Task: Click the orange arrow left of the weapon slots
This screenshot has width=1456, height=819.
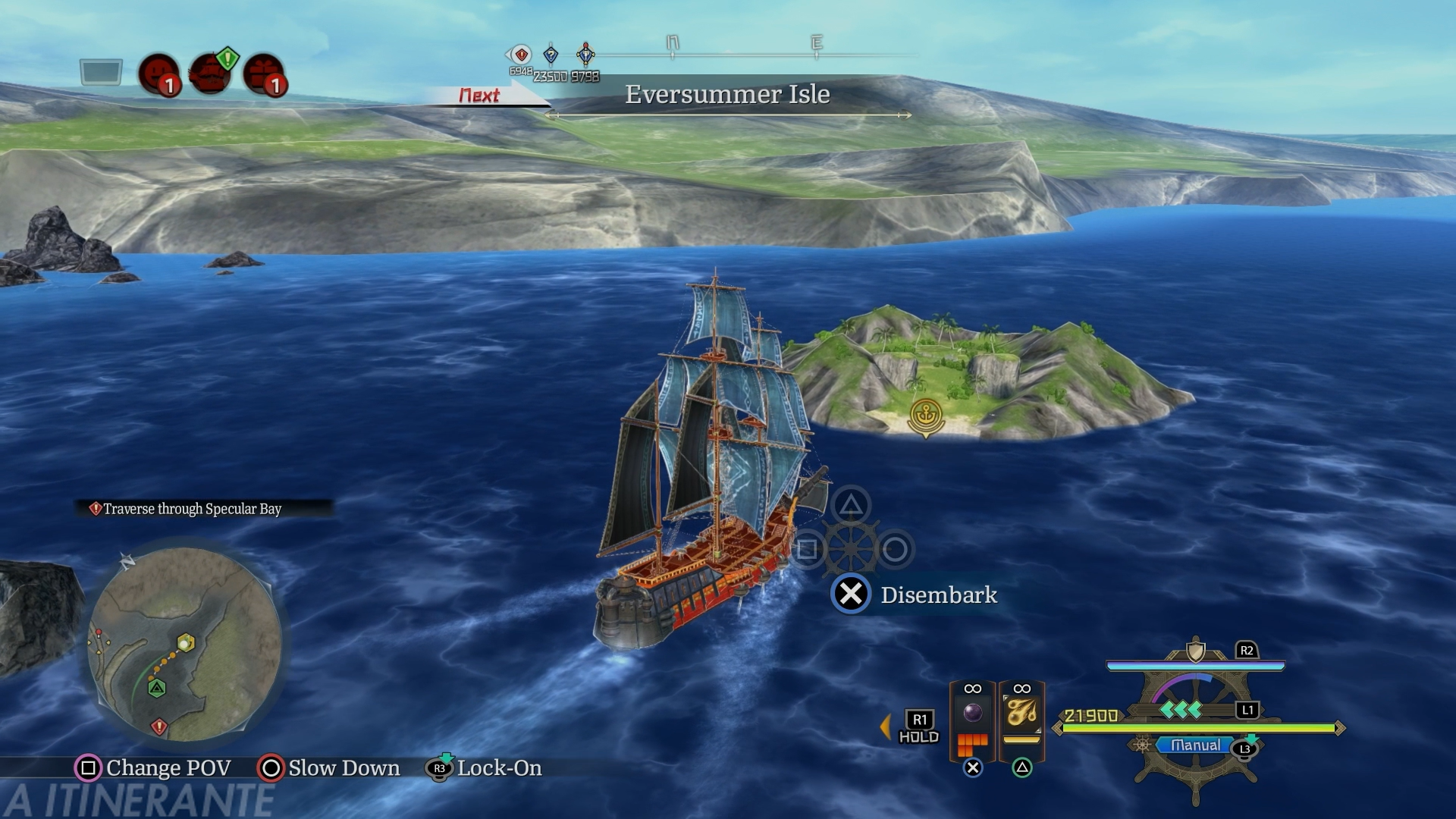Action: point(885,726)
